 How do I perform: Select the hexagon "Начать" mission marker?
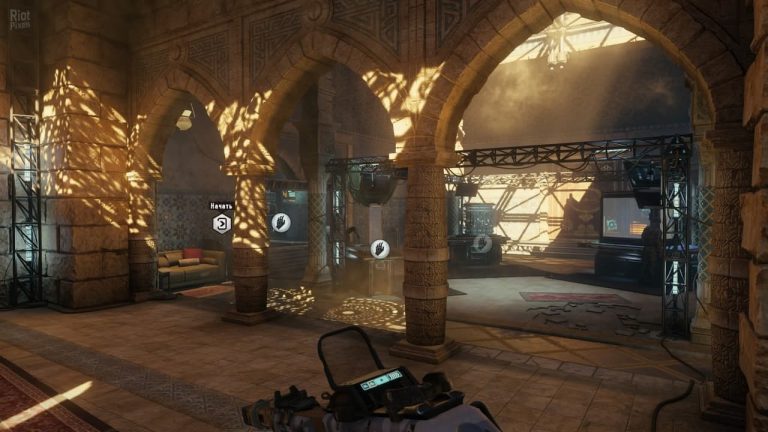221,223
